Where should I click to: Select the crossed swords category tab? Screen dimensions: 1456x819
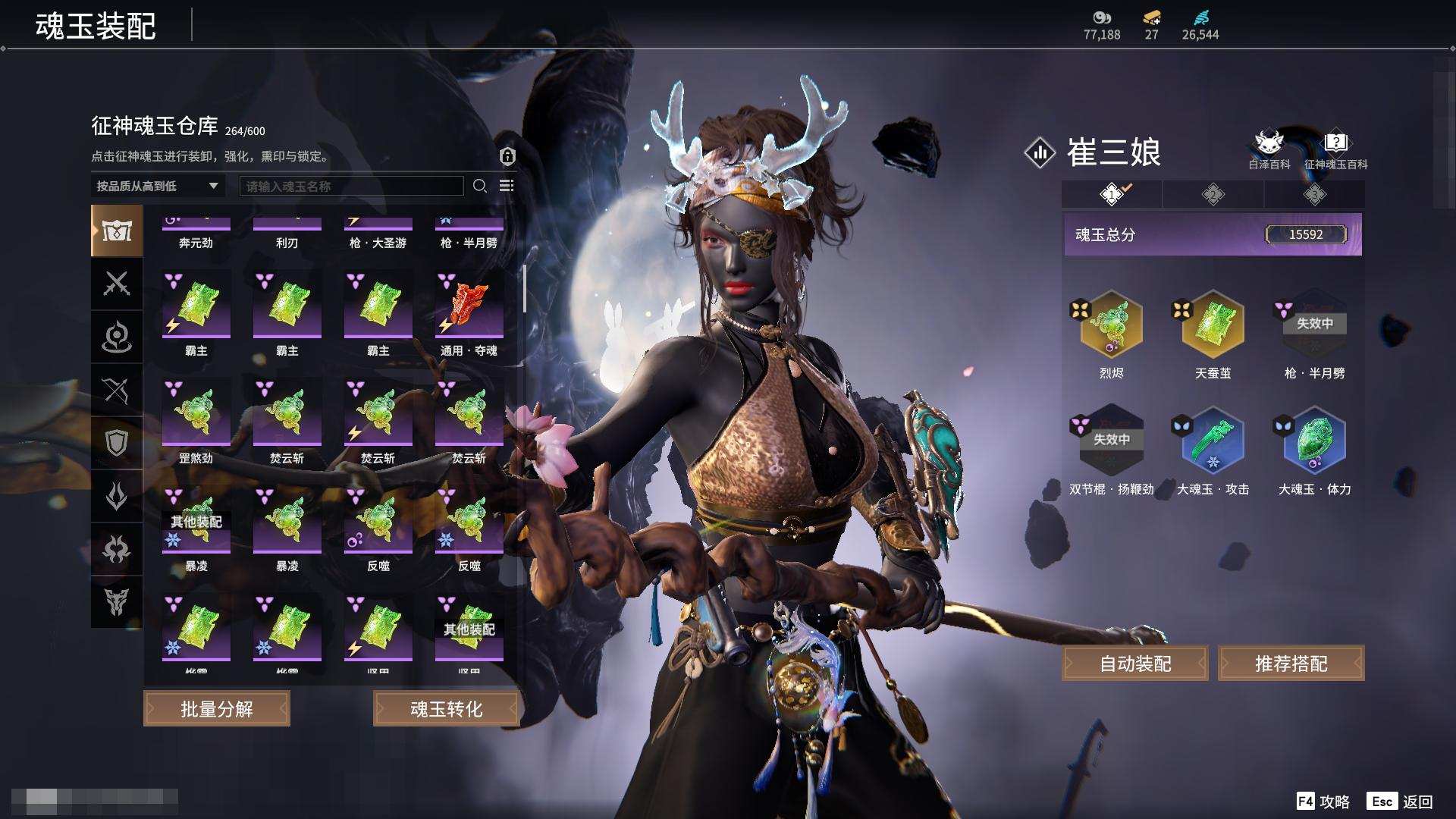[x=117, y=284]
